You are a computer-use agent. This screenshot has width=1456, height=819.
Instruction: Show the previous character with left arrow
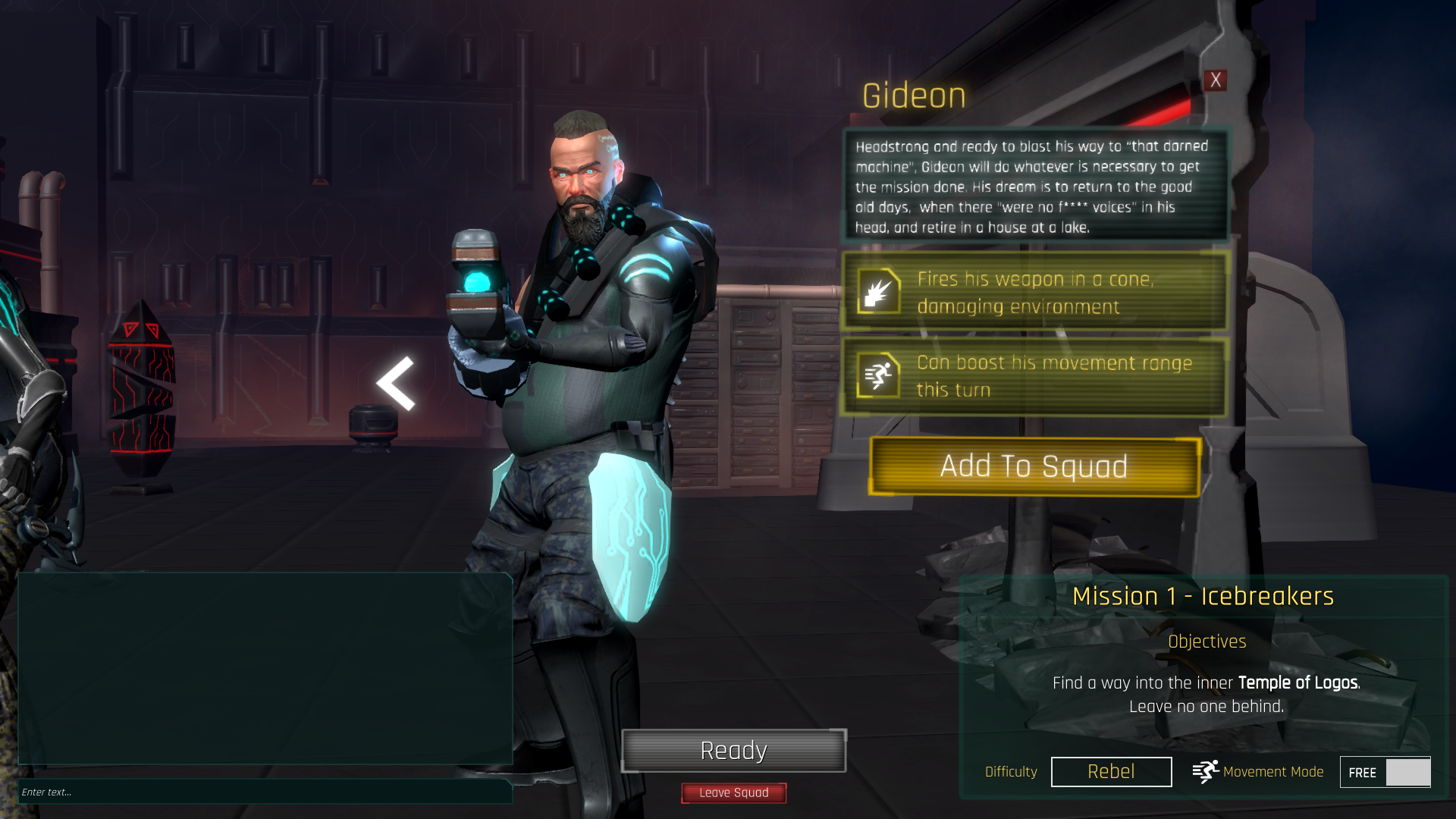(396, 384)
